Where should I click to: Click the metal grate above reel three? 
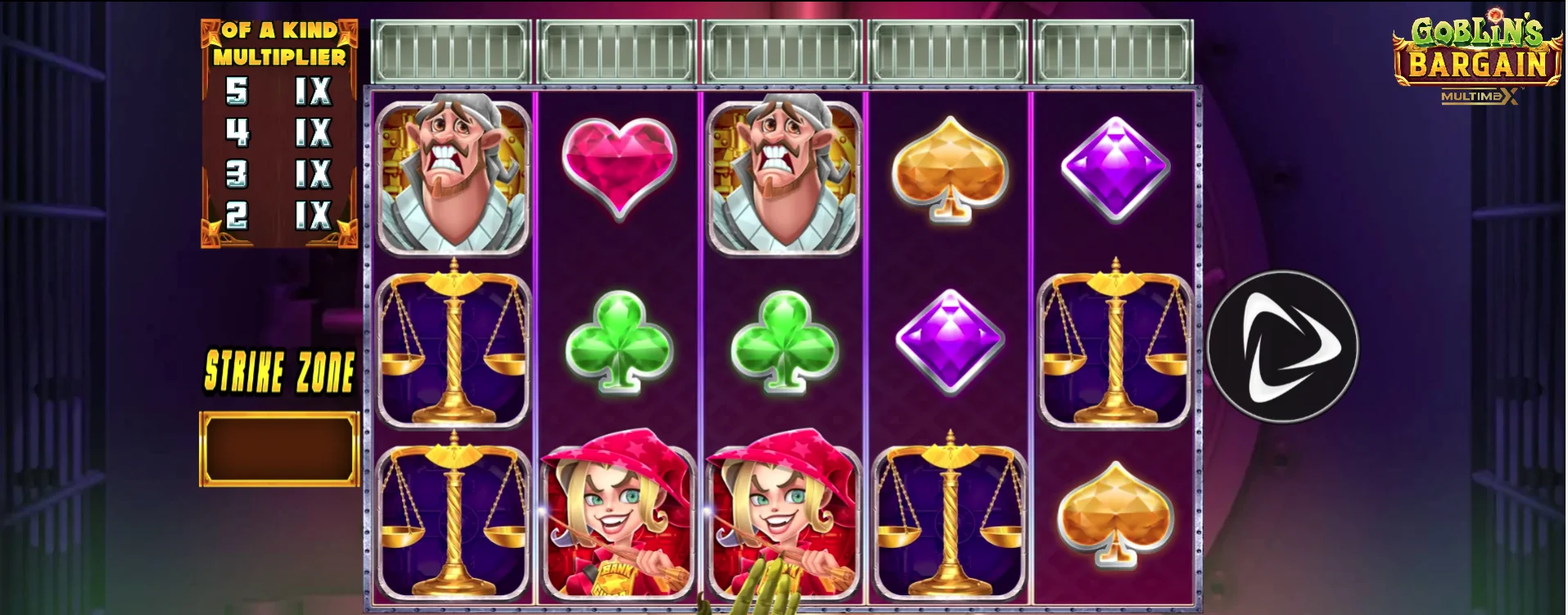tap(782, 47)
